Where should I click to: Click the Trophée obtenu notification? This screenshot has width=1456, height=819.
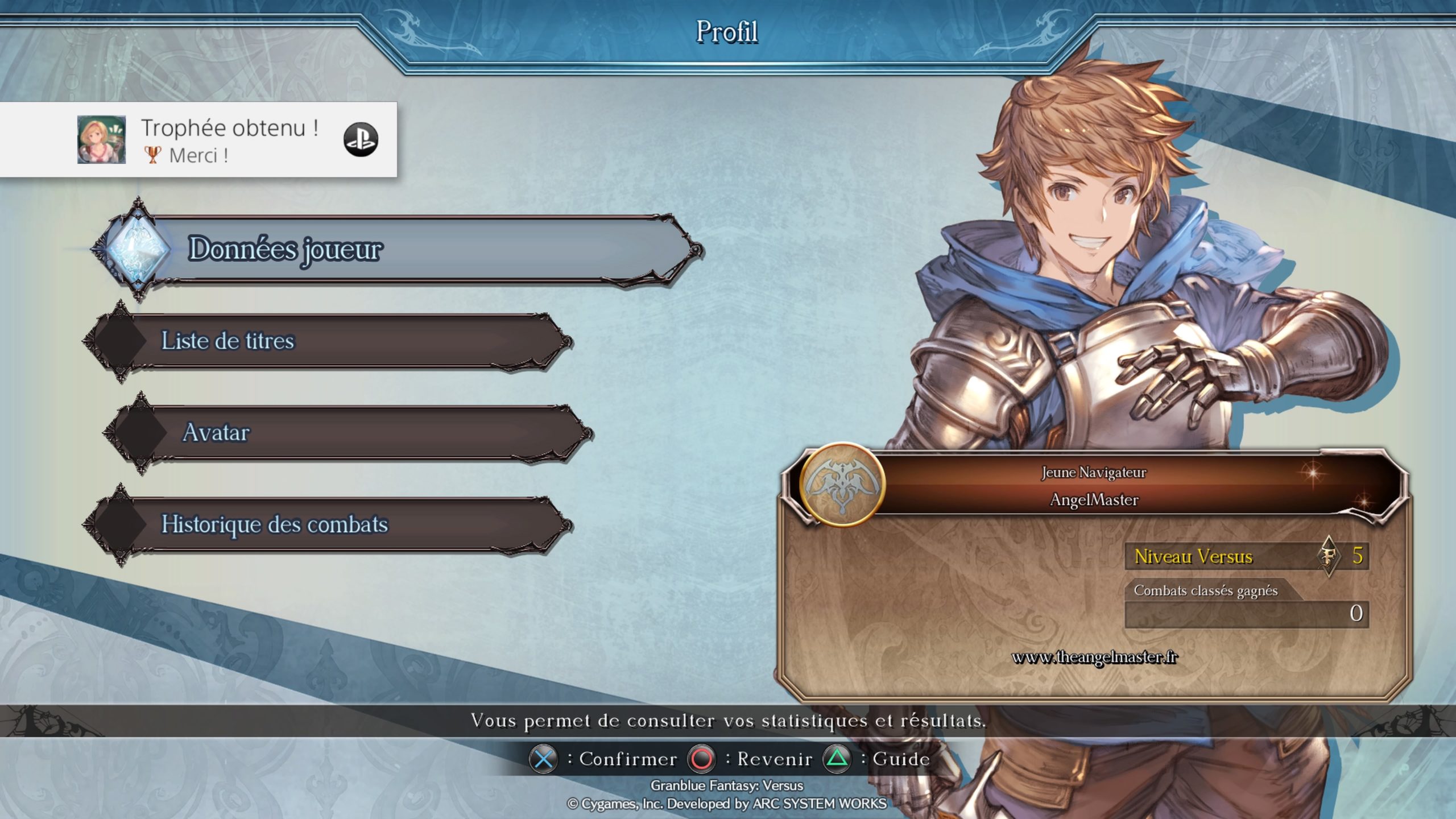[x=199, y=140]
